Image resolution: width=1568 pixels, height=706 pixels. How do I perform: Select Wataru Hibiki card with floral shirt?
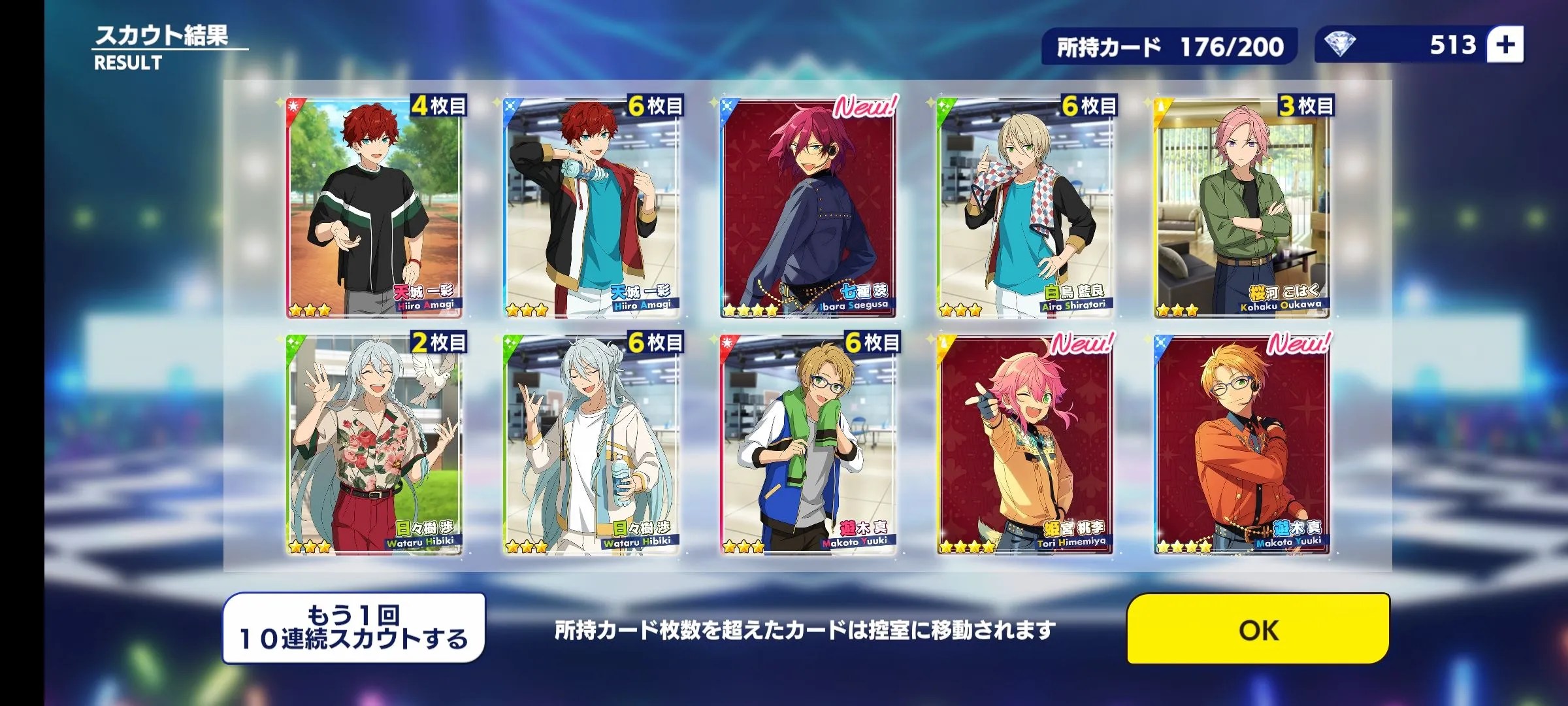[374, 446]
